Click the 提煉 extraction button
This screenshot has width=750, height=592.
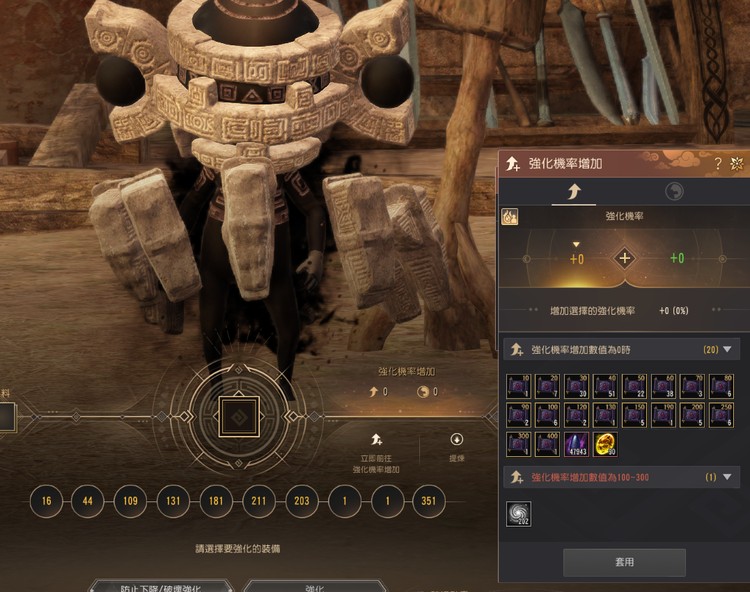457,446
